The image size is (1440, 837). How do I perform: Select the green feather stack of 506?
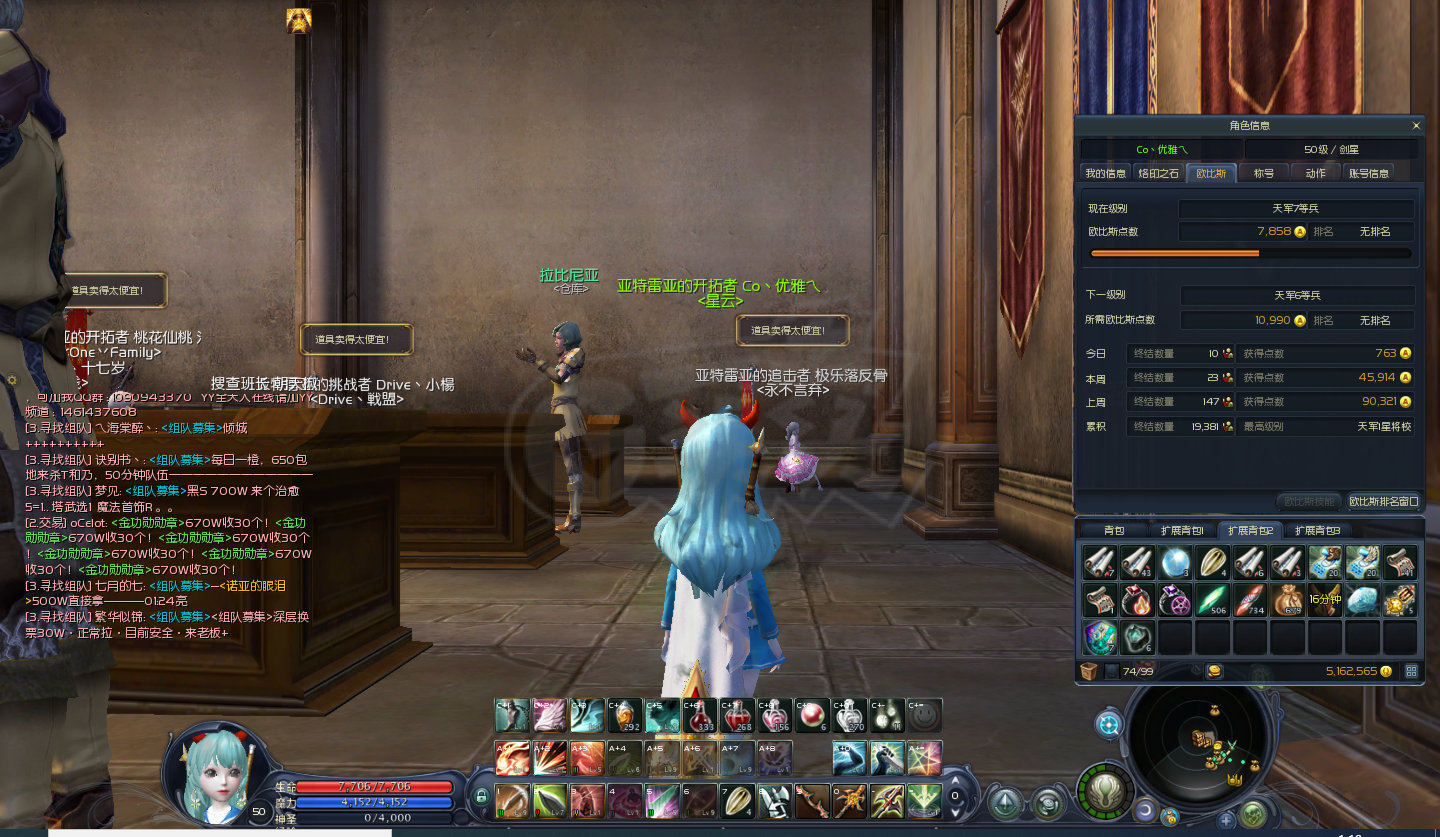(1213, 599)
